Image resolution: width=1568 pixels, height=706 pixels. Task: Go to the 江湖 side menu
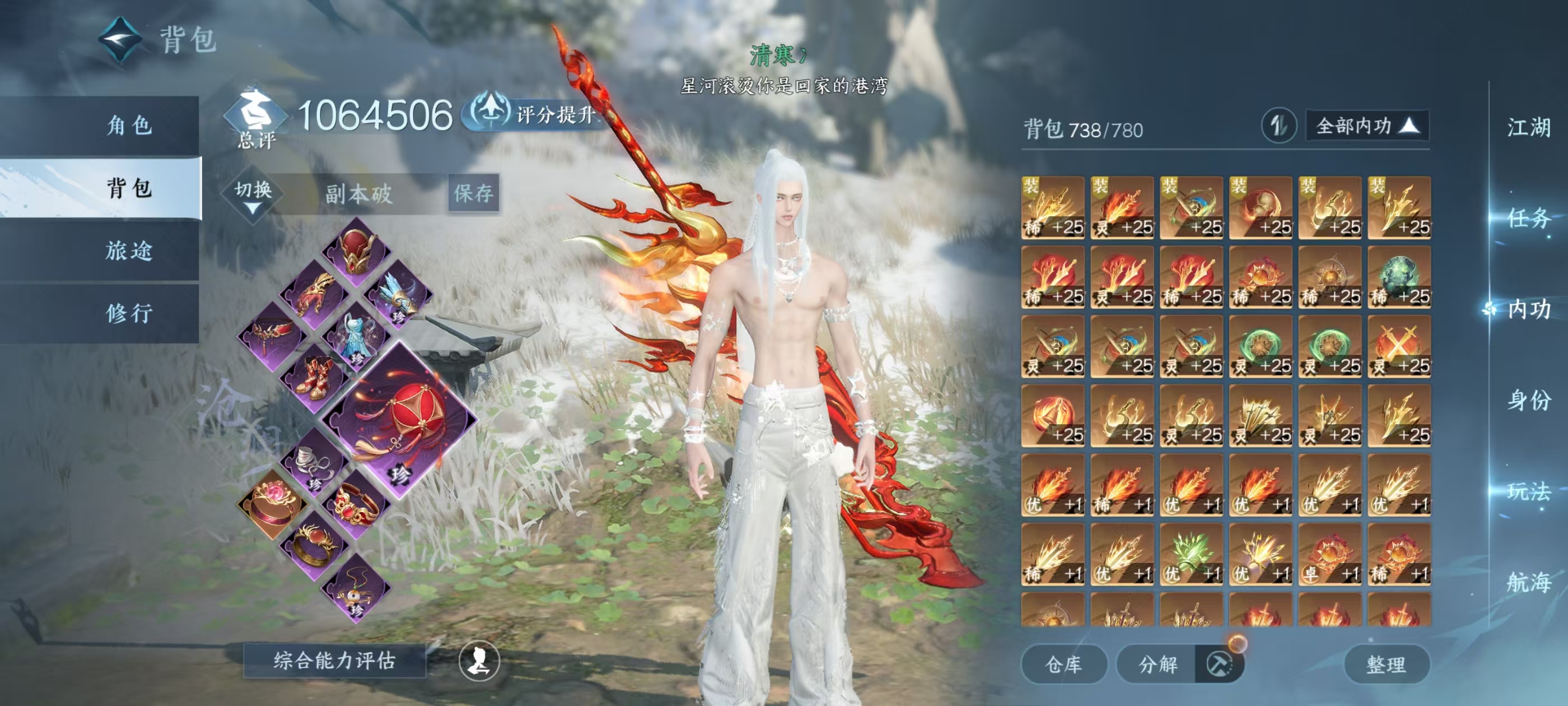1528,128
